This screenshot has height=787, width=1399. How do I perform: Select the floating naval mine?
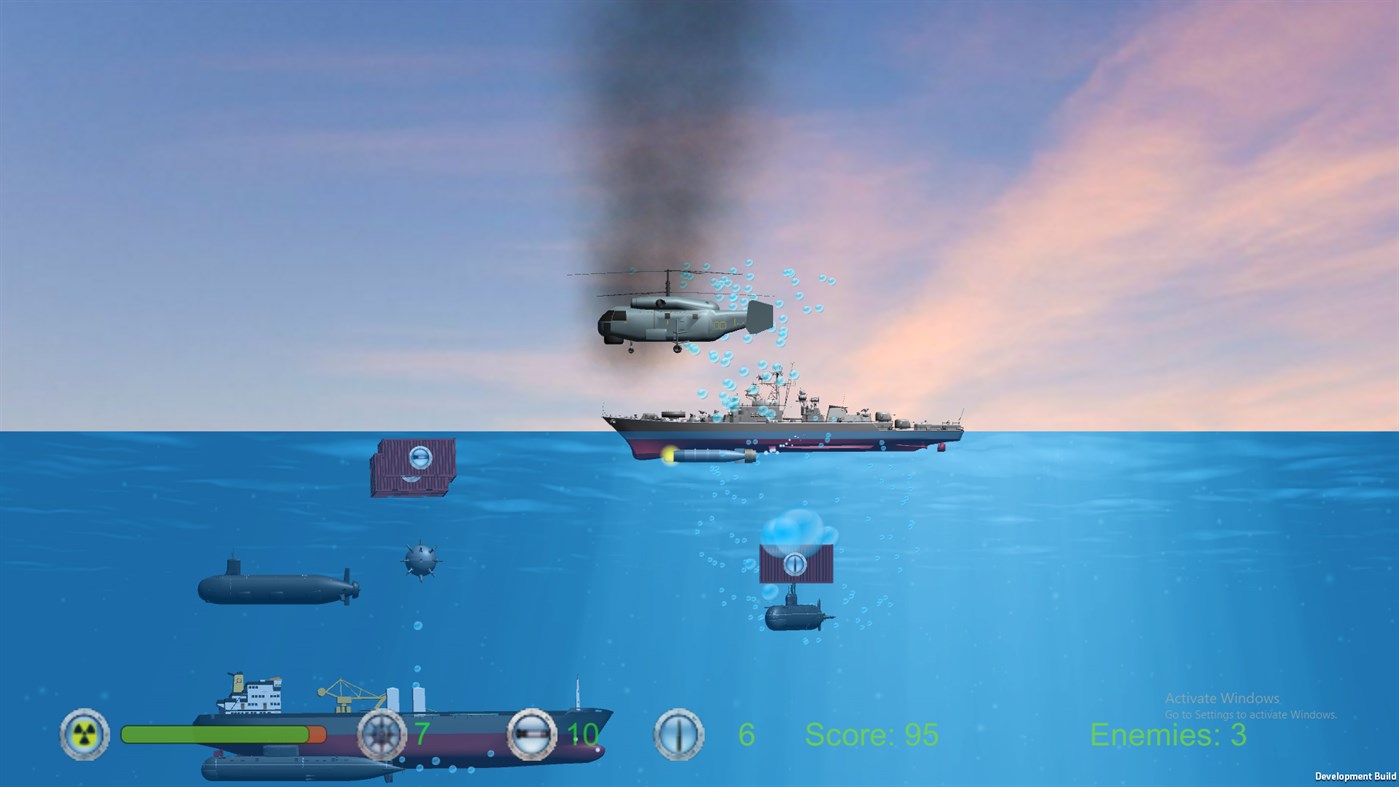point(421,558)
